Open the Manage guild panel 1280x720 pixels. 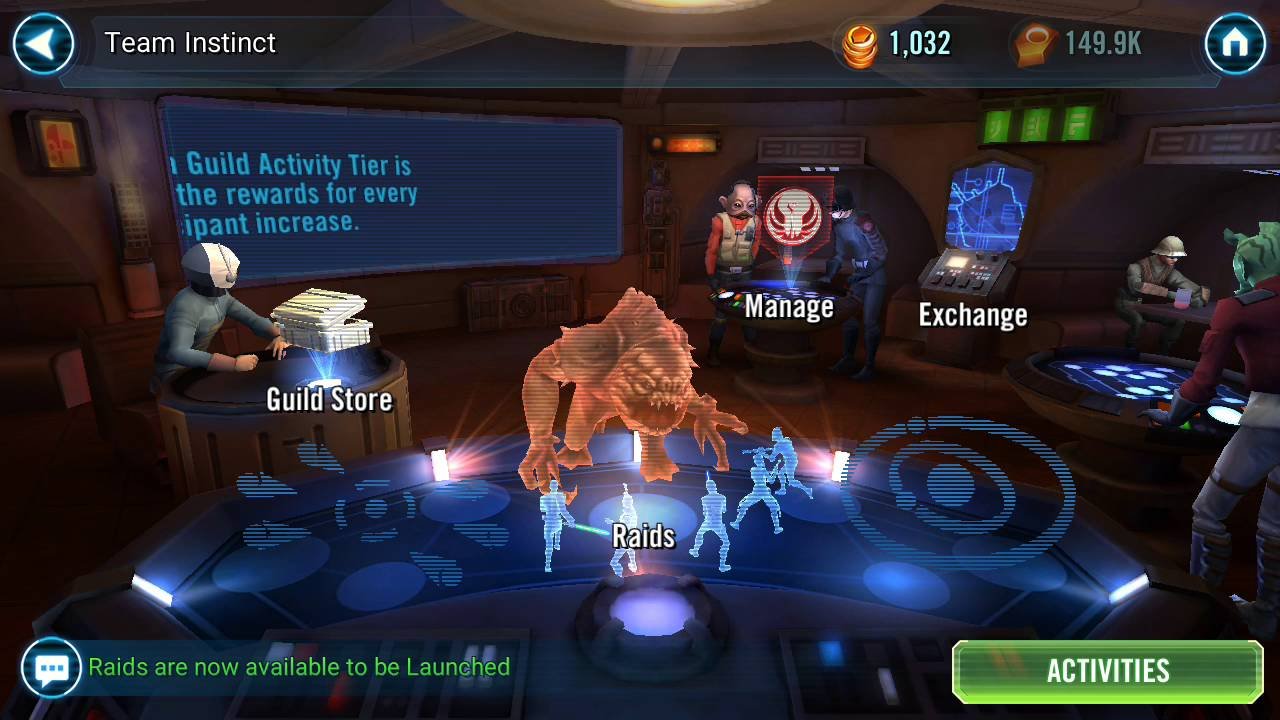click(x=789, y=307)
